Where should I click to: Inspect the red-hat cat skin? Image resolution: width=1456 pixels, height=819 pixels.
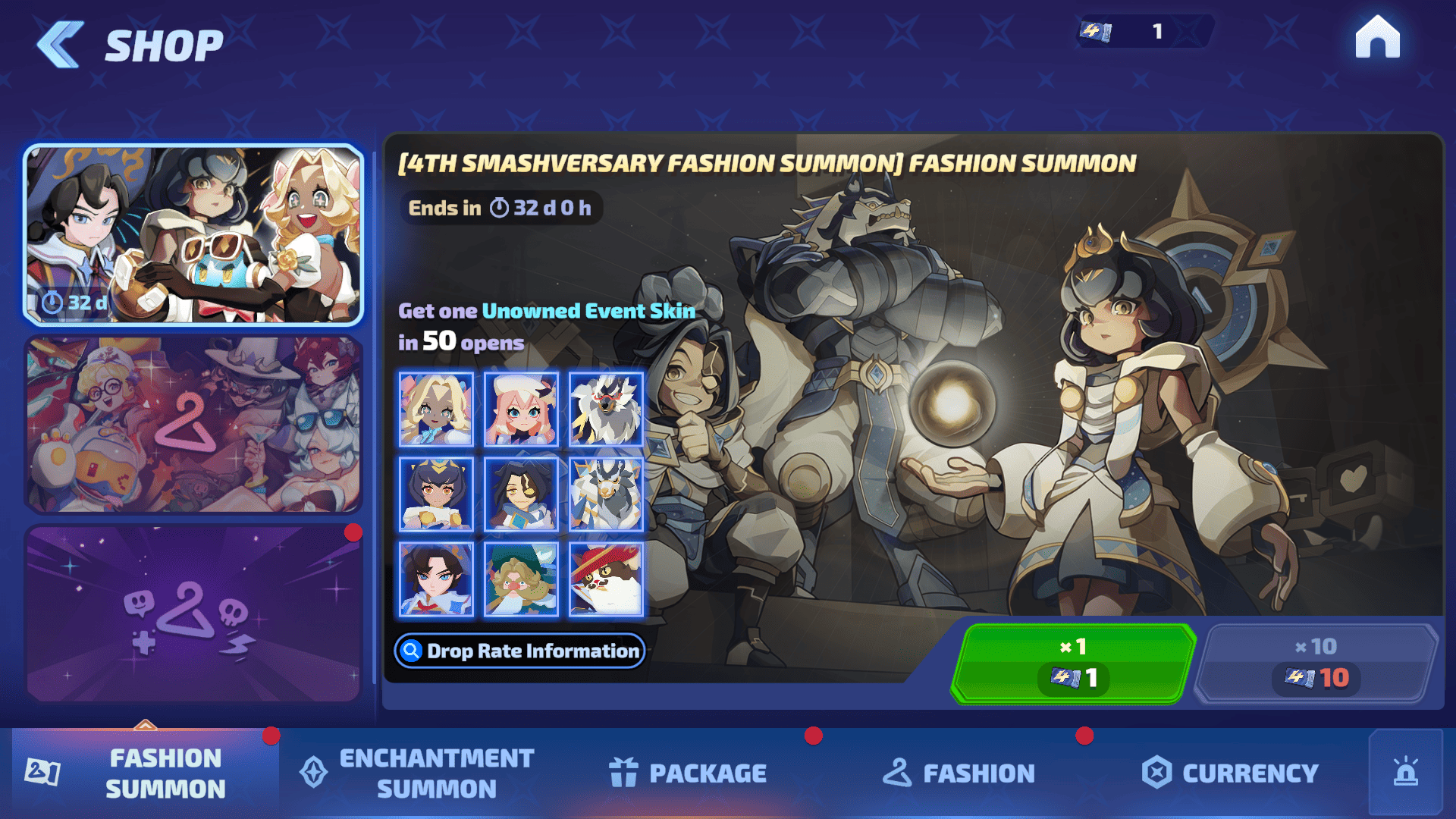pos(606,579)
